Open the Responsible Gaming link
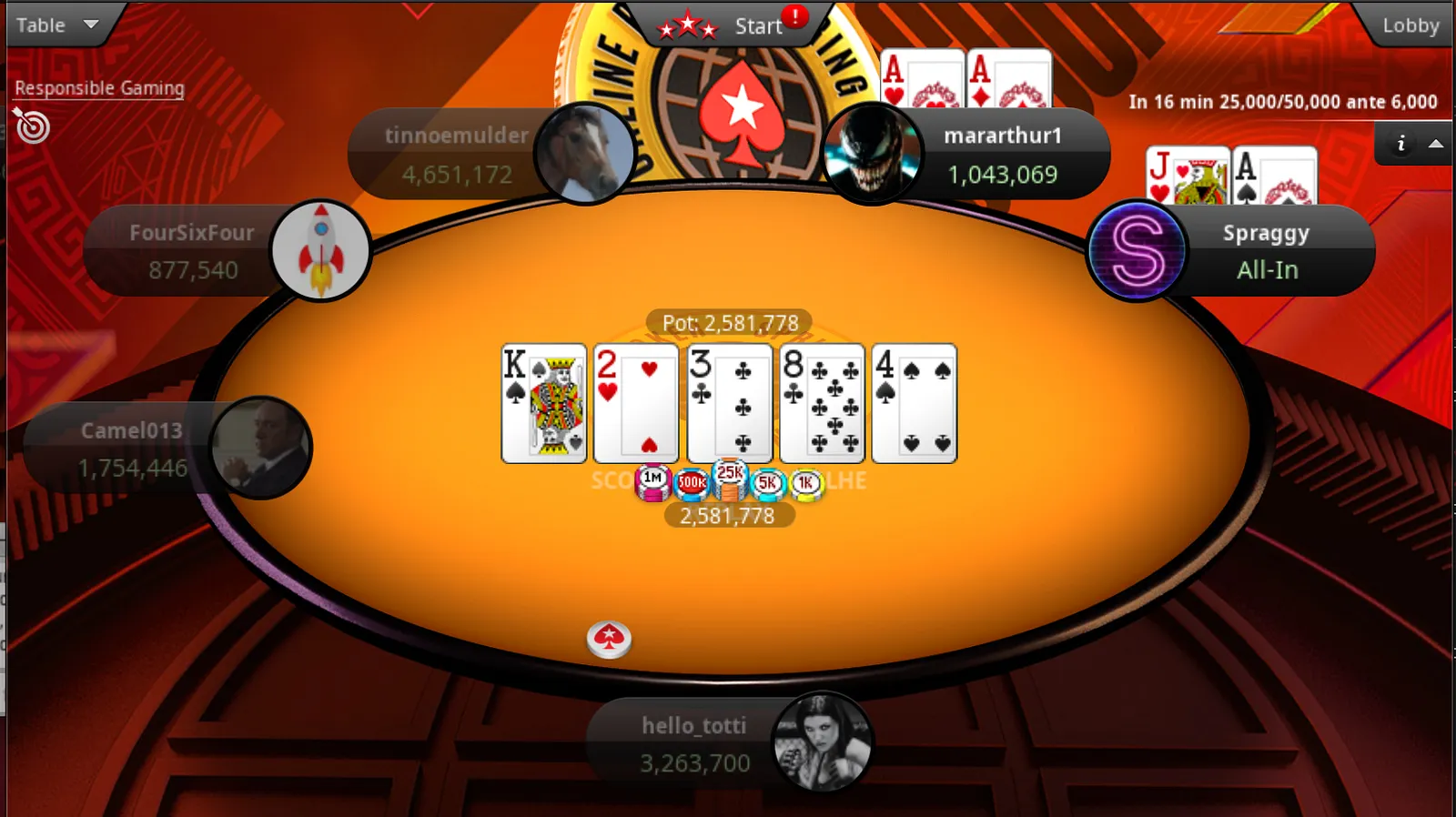 coord(99,88)
